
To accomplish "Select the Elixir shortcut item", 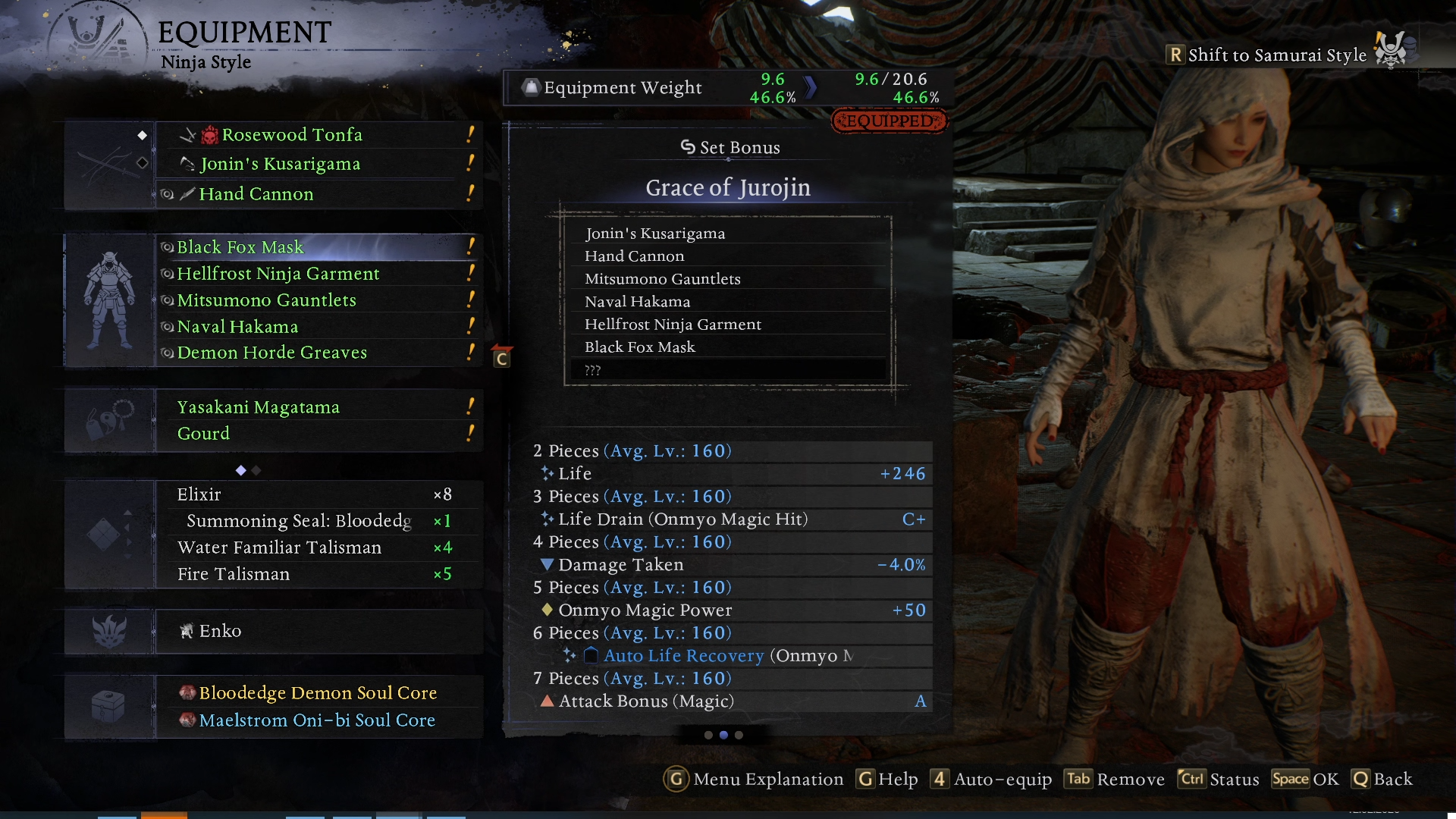I will 199,494.
